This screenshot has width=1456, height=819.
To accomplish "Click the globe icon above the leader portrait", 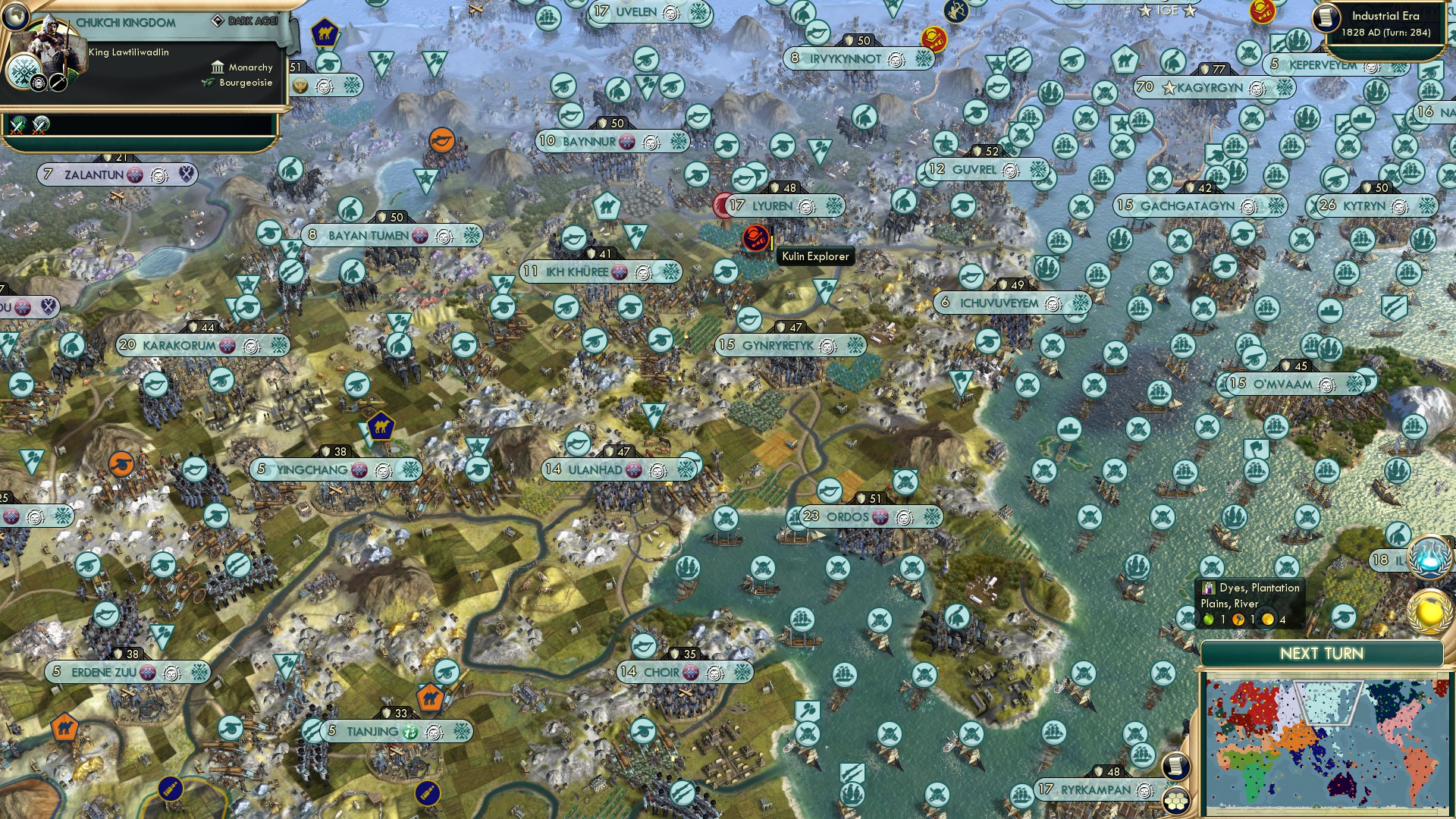I will (15, 18).
